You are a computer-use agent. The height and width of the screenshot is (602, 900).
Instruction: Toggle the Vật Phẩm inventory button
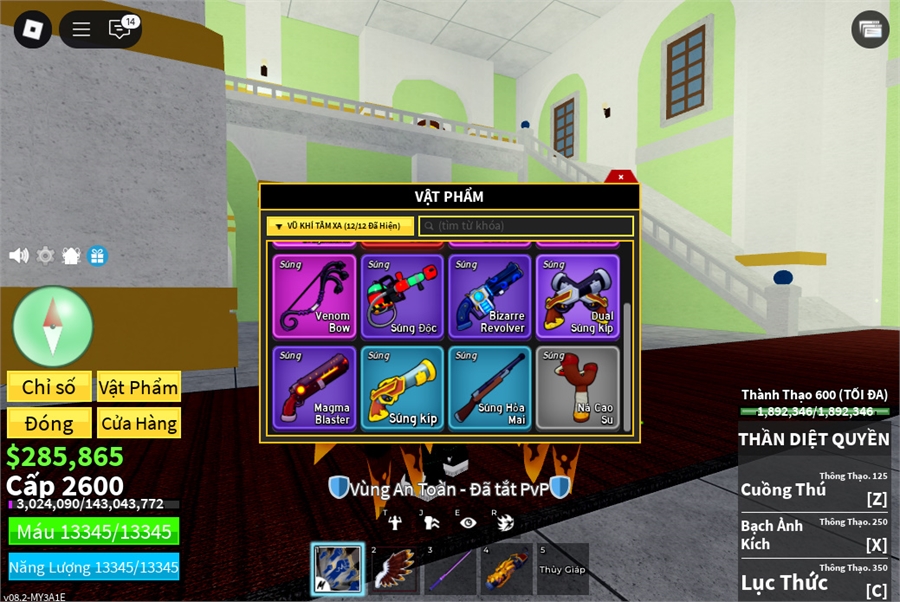(138, 387)
